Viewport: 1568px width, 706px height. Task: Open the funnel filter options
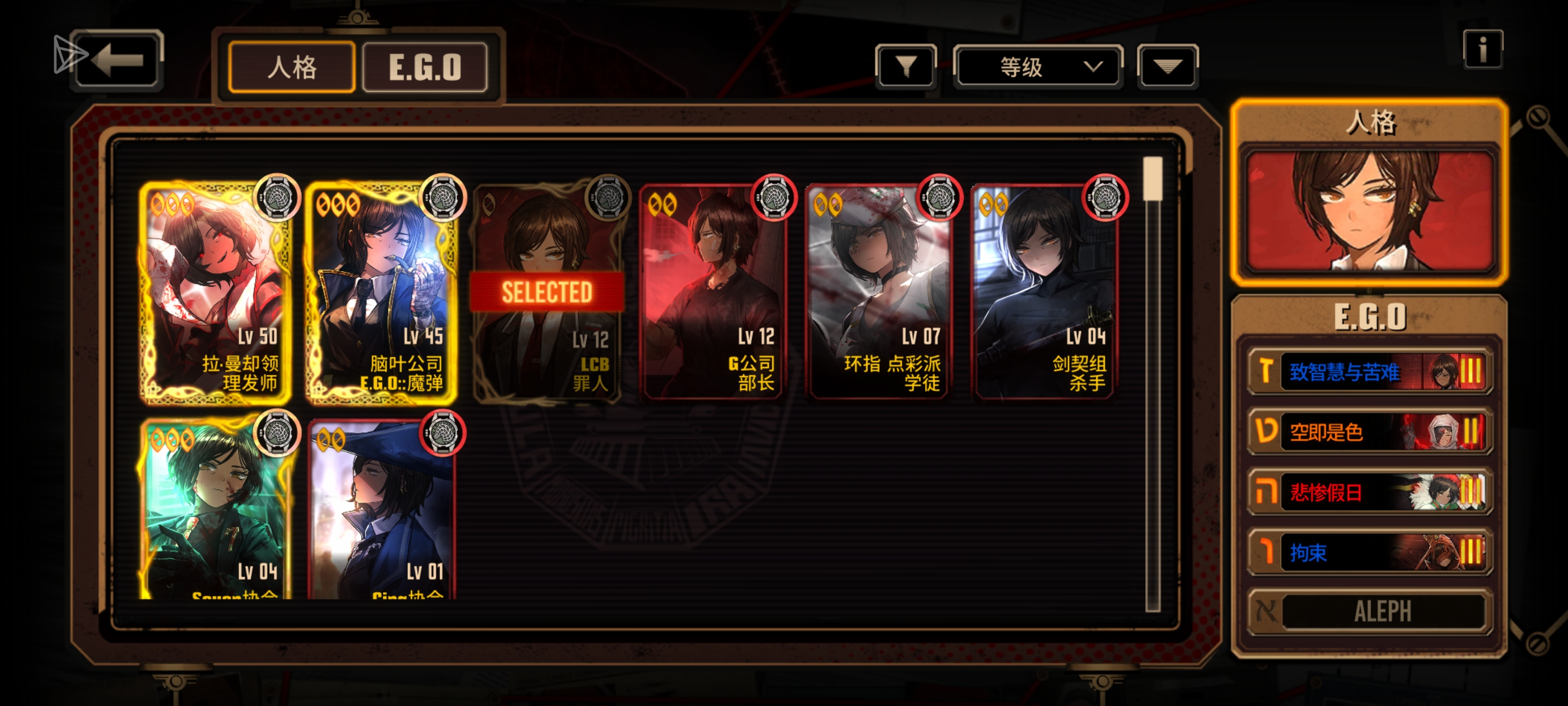(905, 66)
